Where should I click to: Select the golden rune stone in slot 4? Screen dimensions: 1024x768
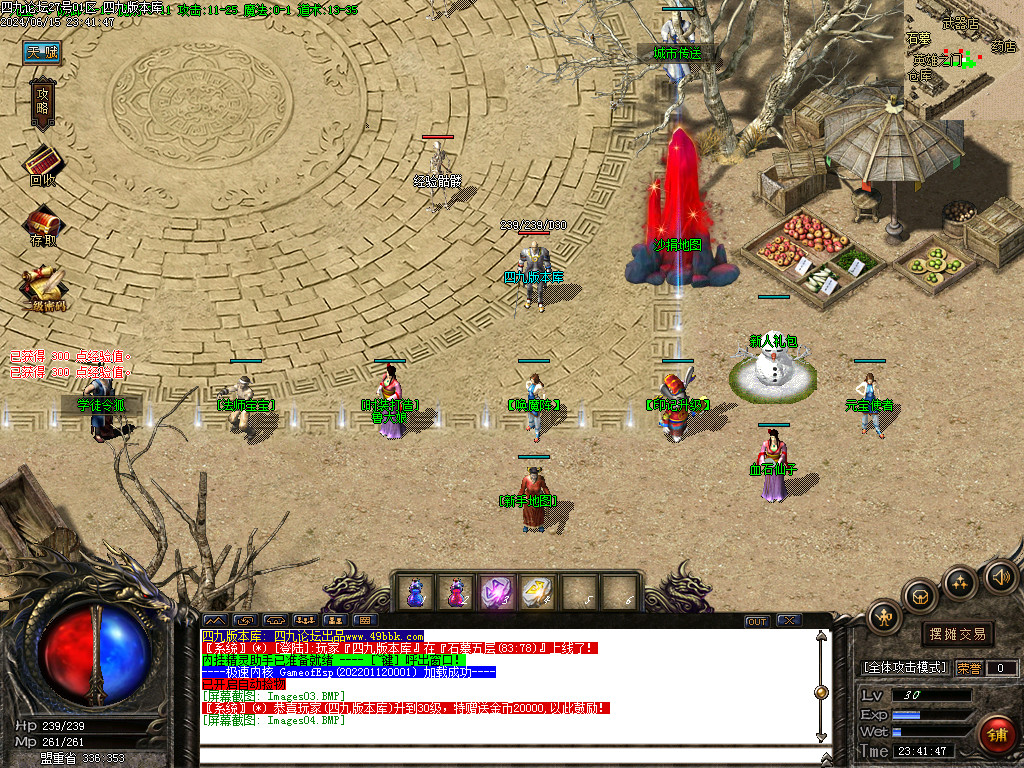[538, 592]
